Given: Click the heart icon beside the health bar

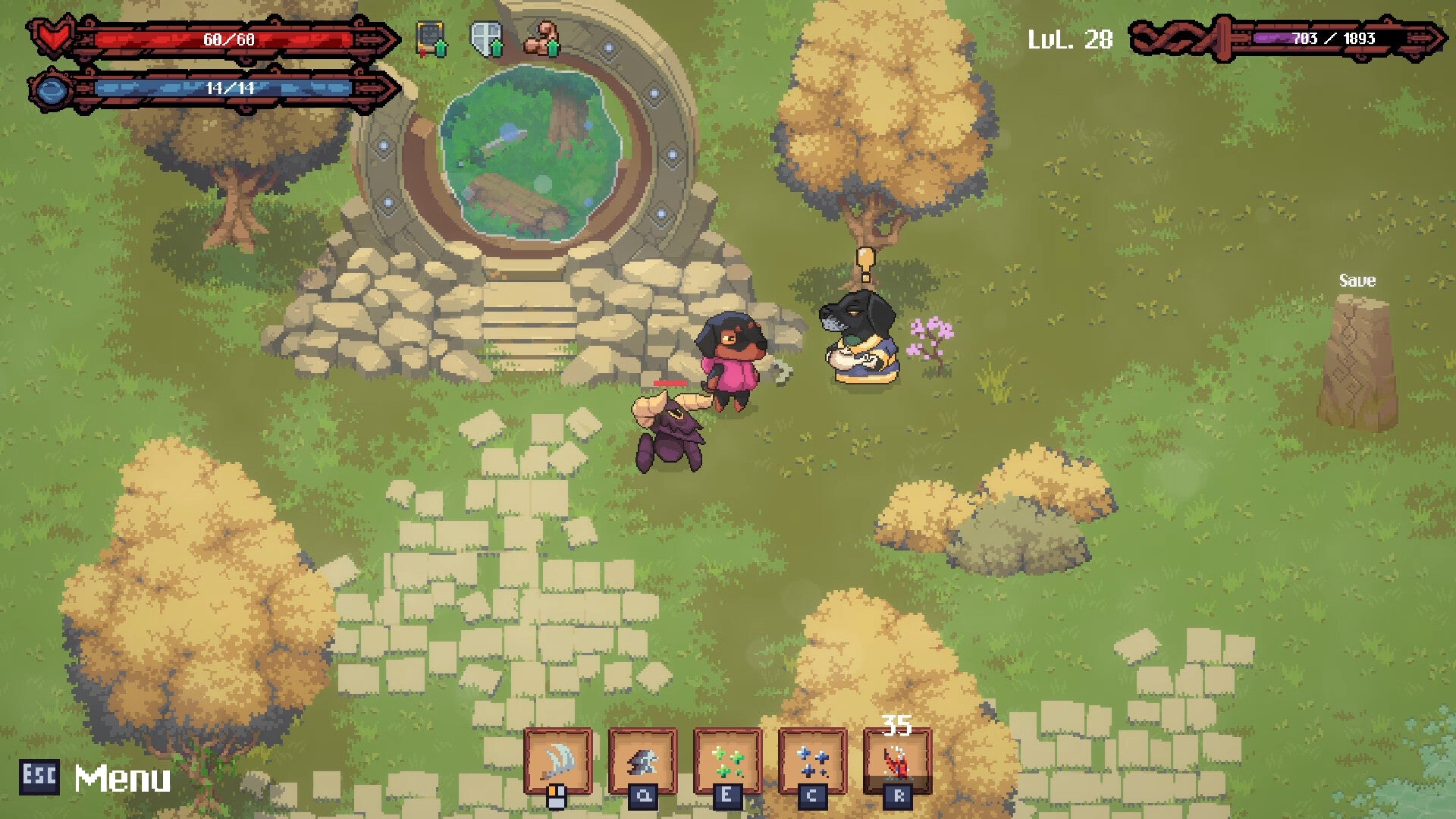Looking at the screenshot, I should [51, 34].
